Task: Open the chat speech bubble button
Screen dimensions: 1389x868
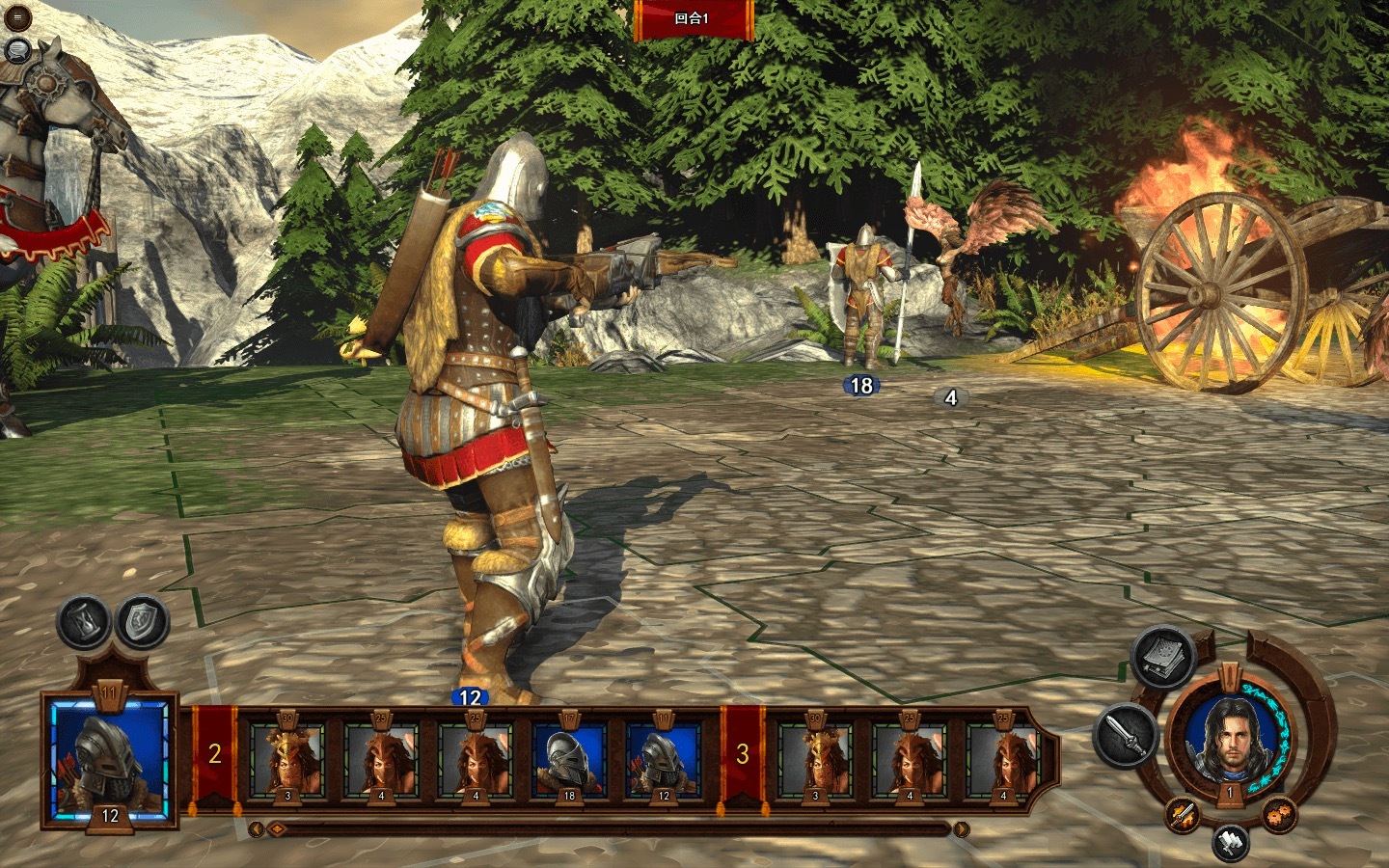Action: (x=16, y=49)
